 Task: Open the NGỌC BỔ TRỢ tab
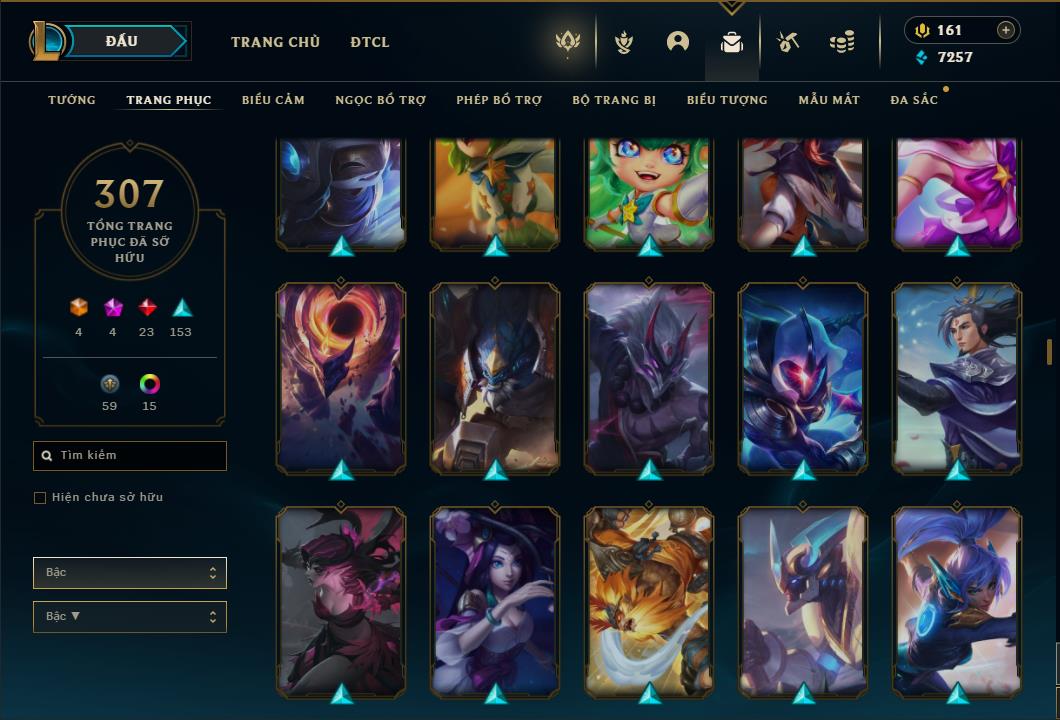(380, 100)
